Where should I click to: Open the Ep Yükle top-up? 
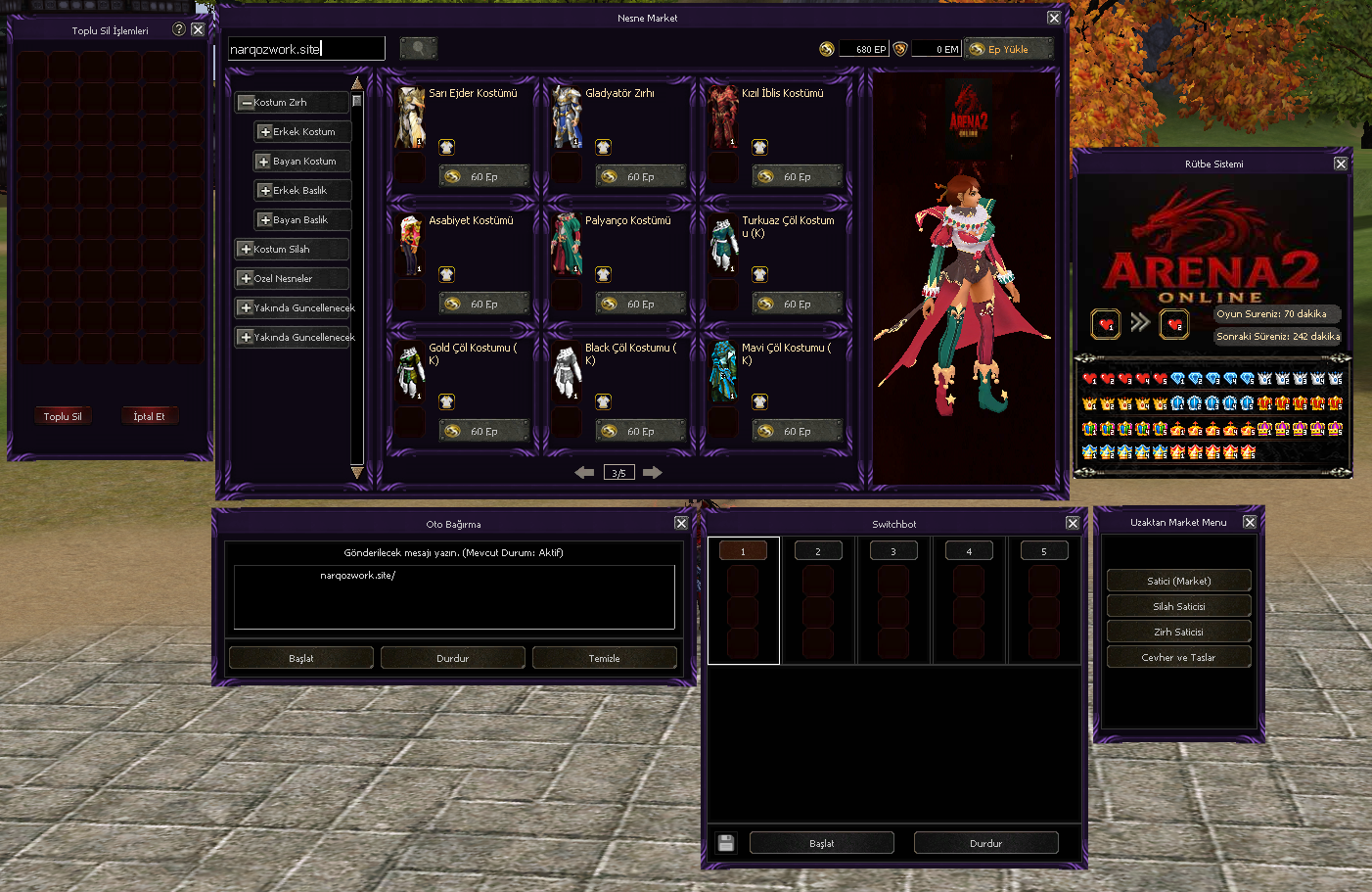pos(1008,49)
